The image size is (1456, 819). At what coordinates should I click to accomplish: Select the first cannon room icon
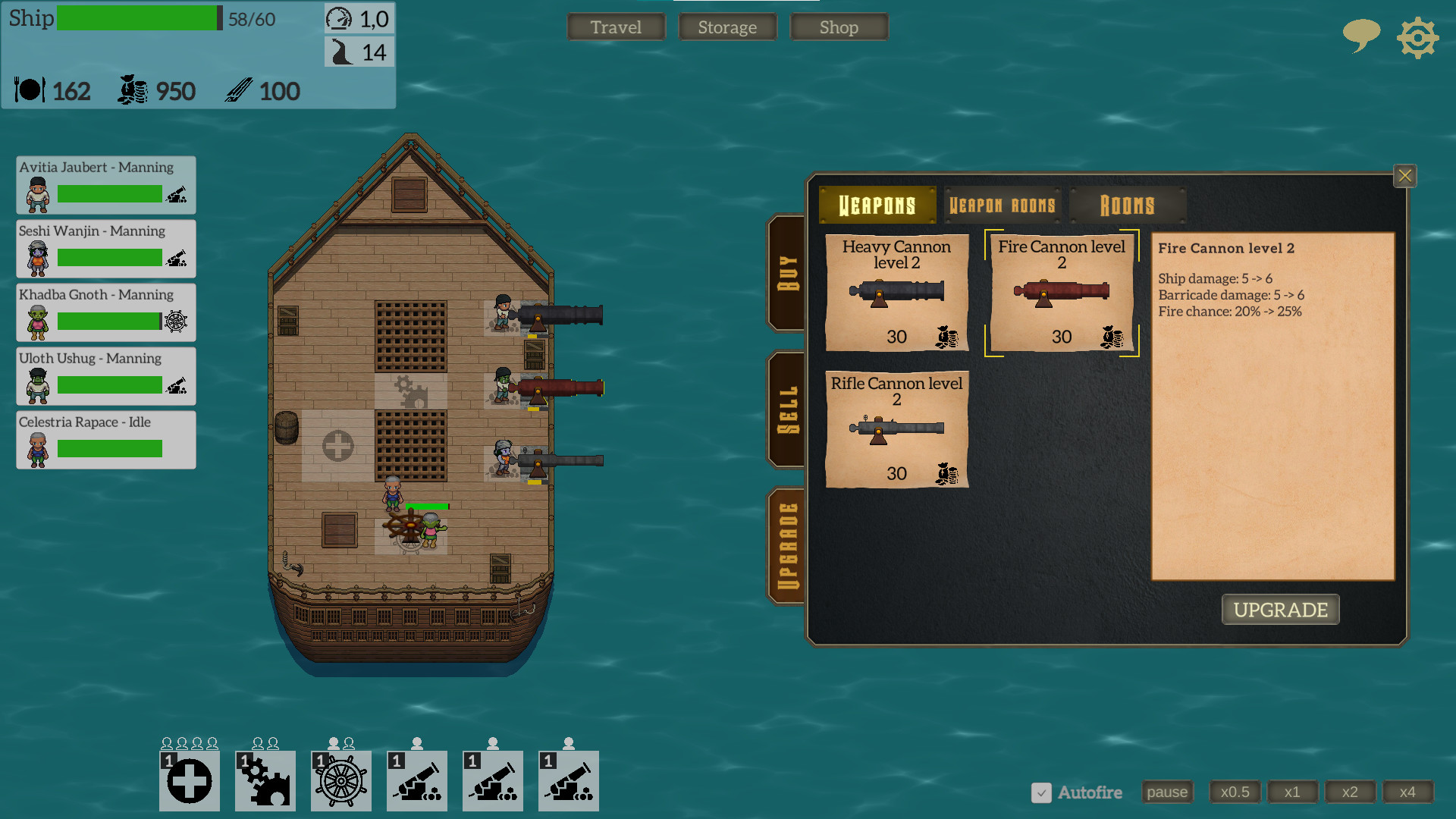click(x=416, y=780)
